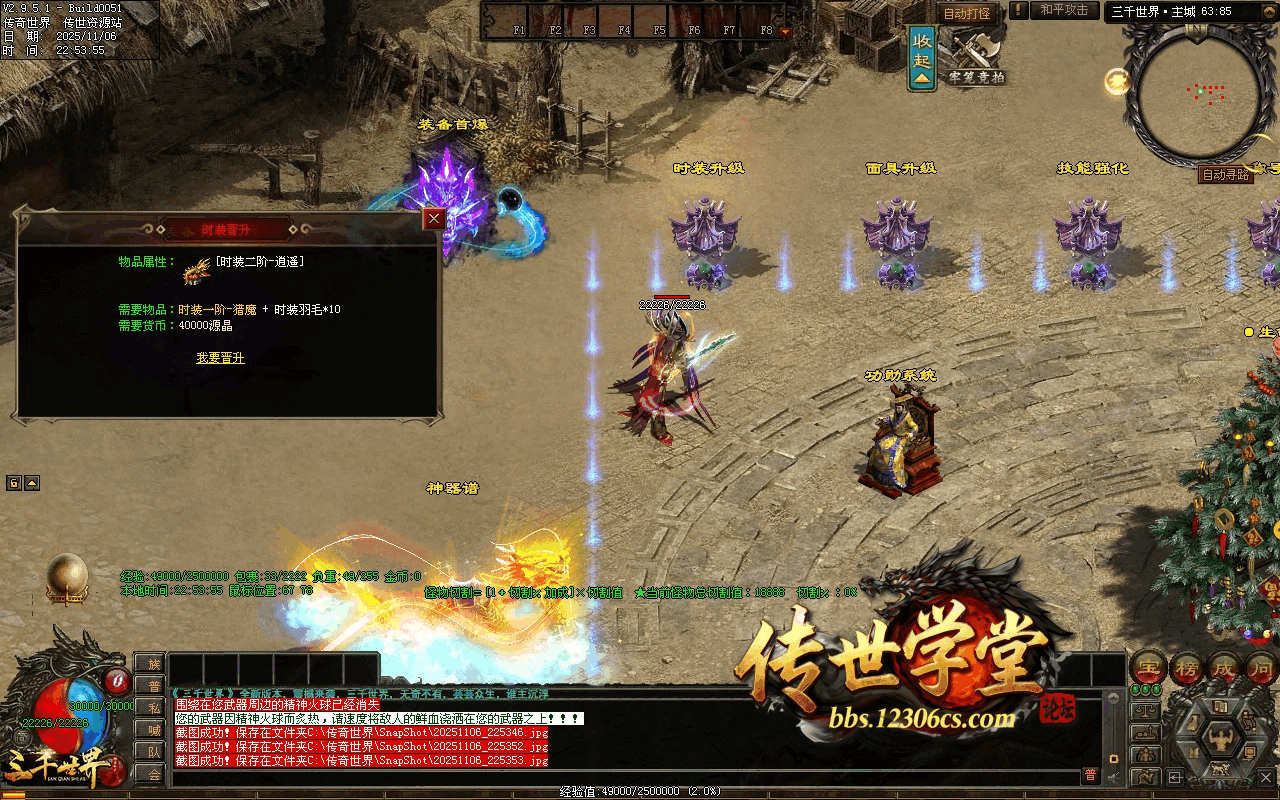Close the 时装晋升 dialog window

point(433,219)
